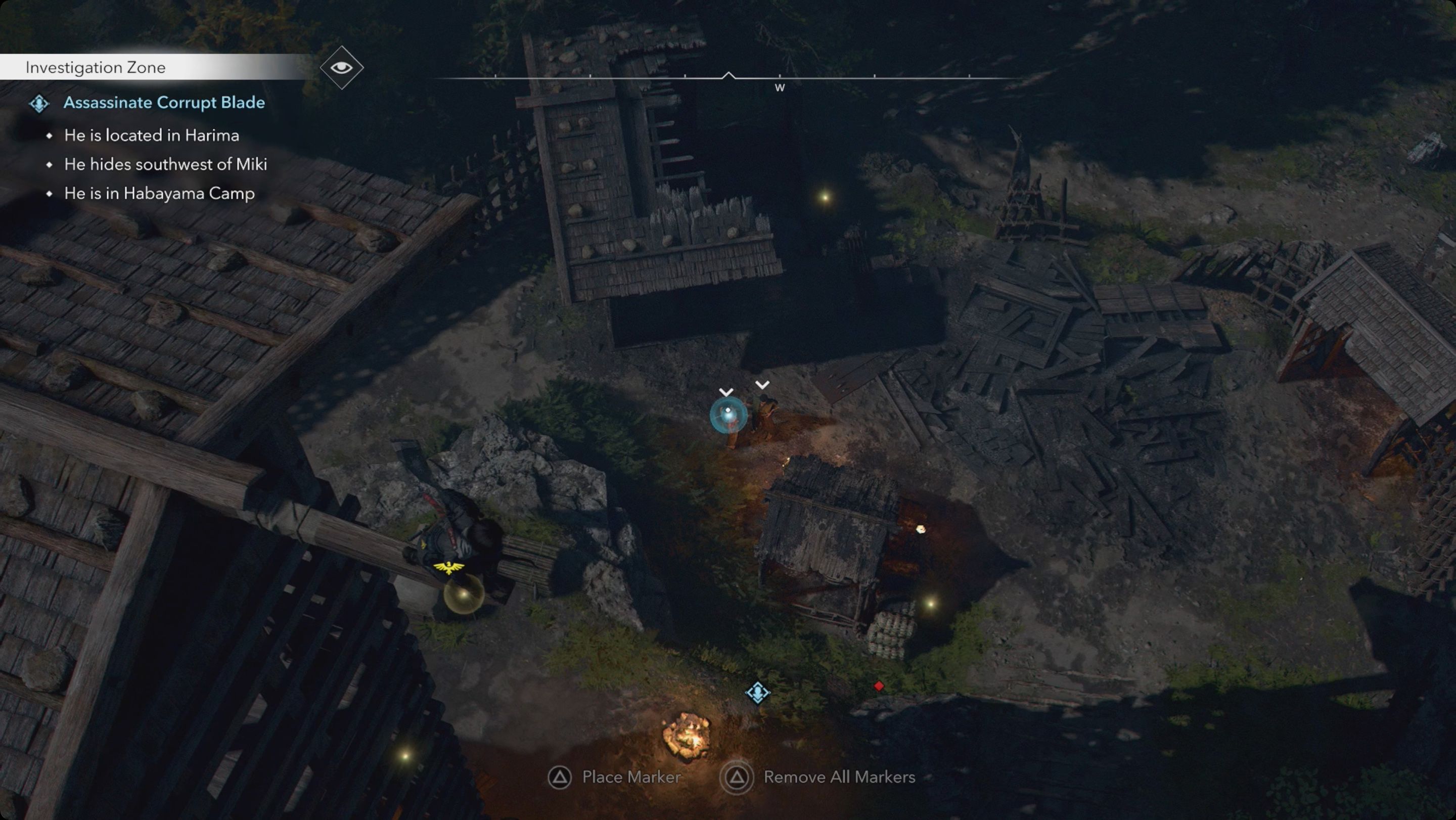
Task: Click the W label on the compass bar
Action: coord(780,87)
